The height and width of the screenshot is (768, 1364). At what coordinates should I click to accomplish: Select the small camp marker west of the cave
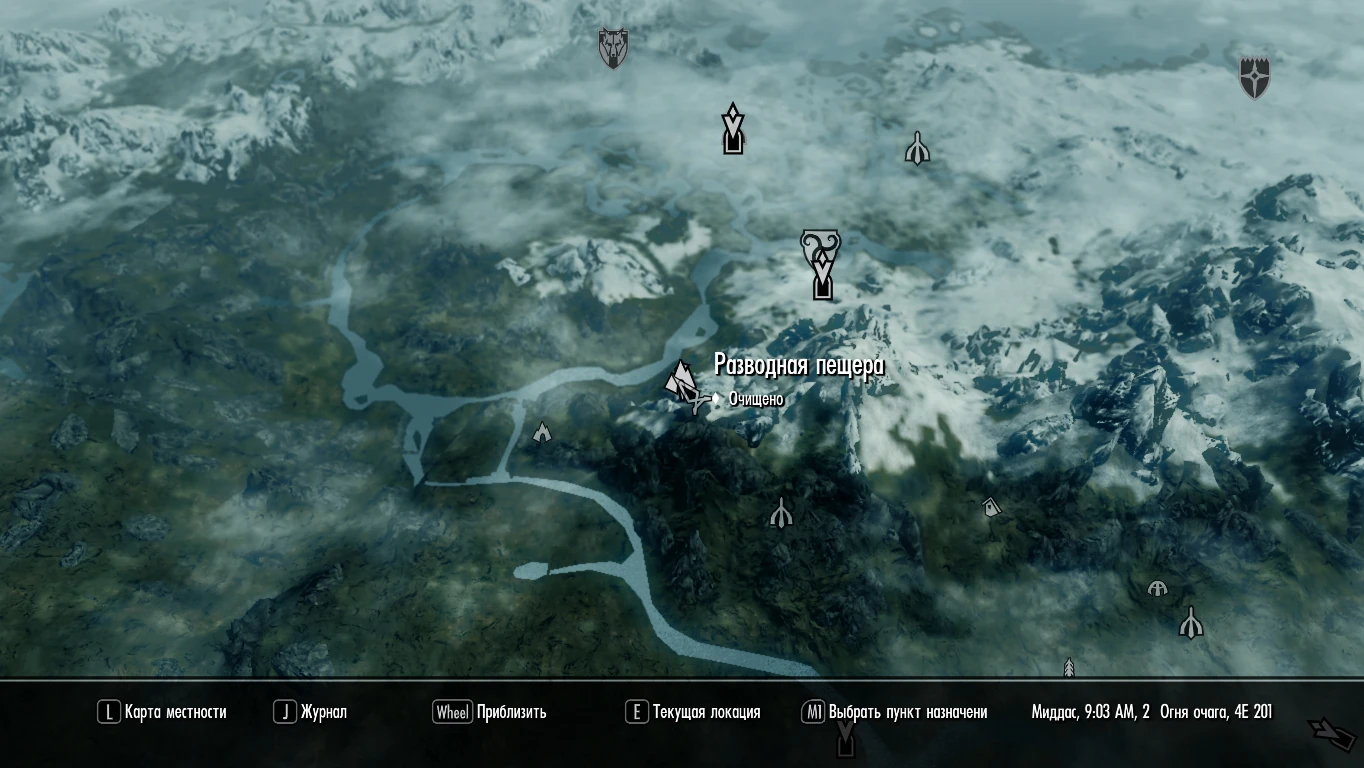(x=541, y=432)
